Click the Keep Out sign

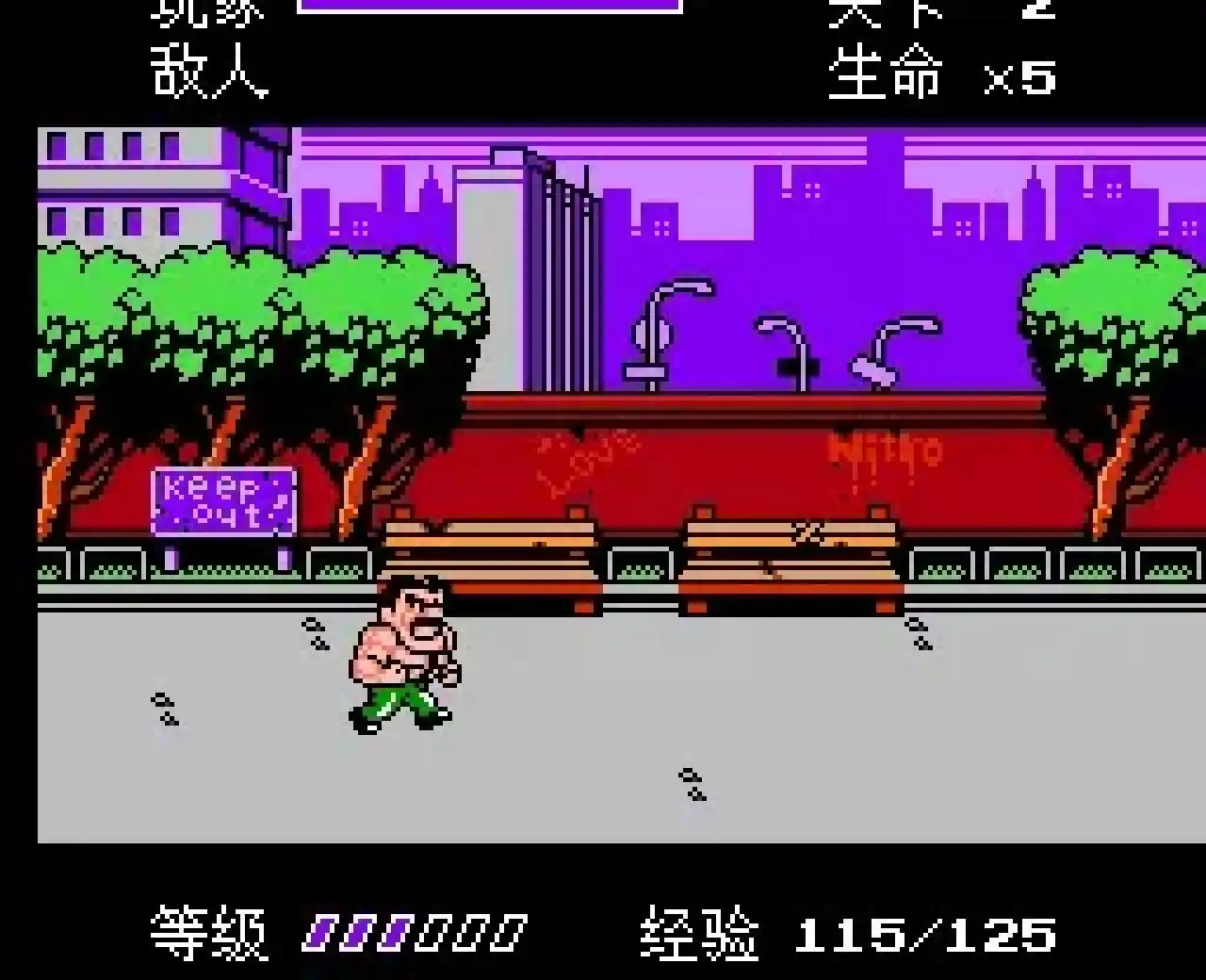click(223, 501)
